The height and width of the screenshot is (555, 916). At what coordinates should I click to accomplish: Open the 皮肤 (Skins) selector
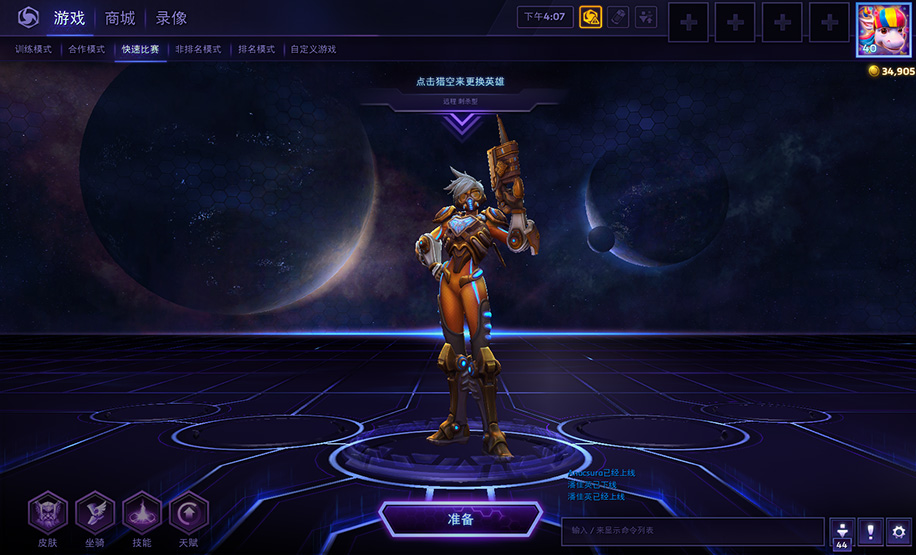pyautogui.click(x=48, y=513)
